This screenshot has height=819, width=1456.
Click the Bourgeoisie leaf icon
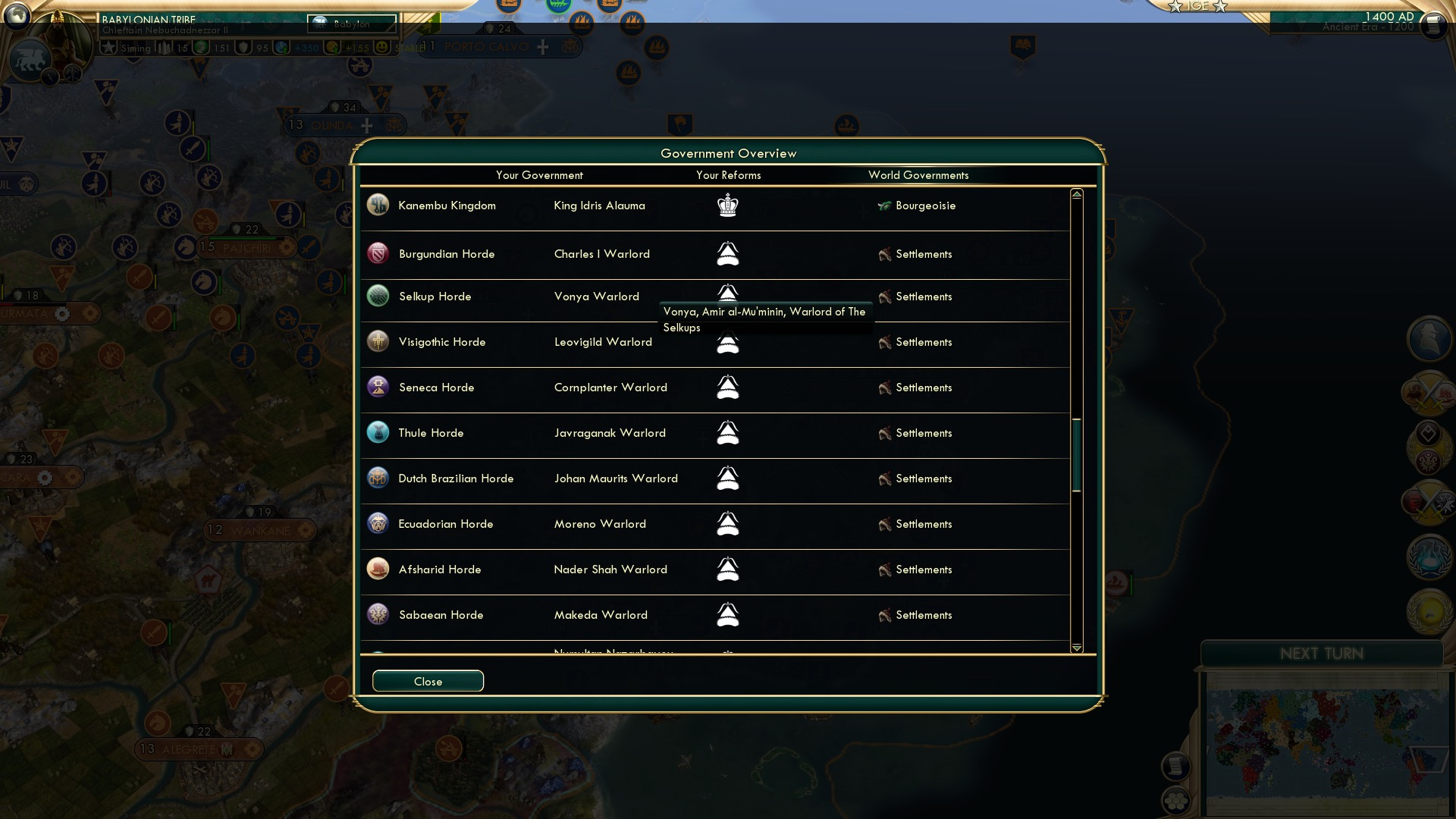pyautogui.click(x=886, y=206)
